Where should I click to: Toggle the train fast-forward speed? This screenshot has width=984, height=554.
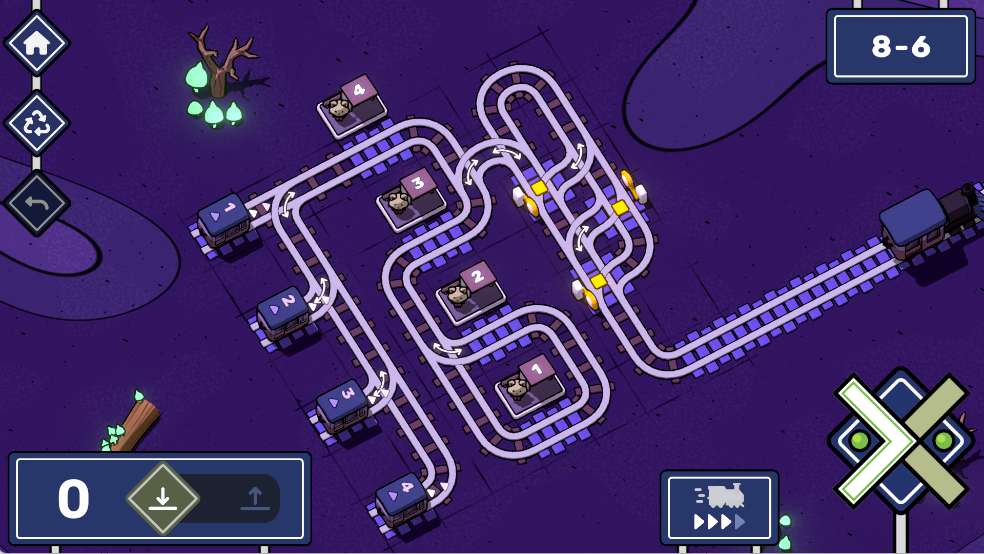[x=719, y=507]
